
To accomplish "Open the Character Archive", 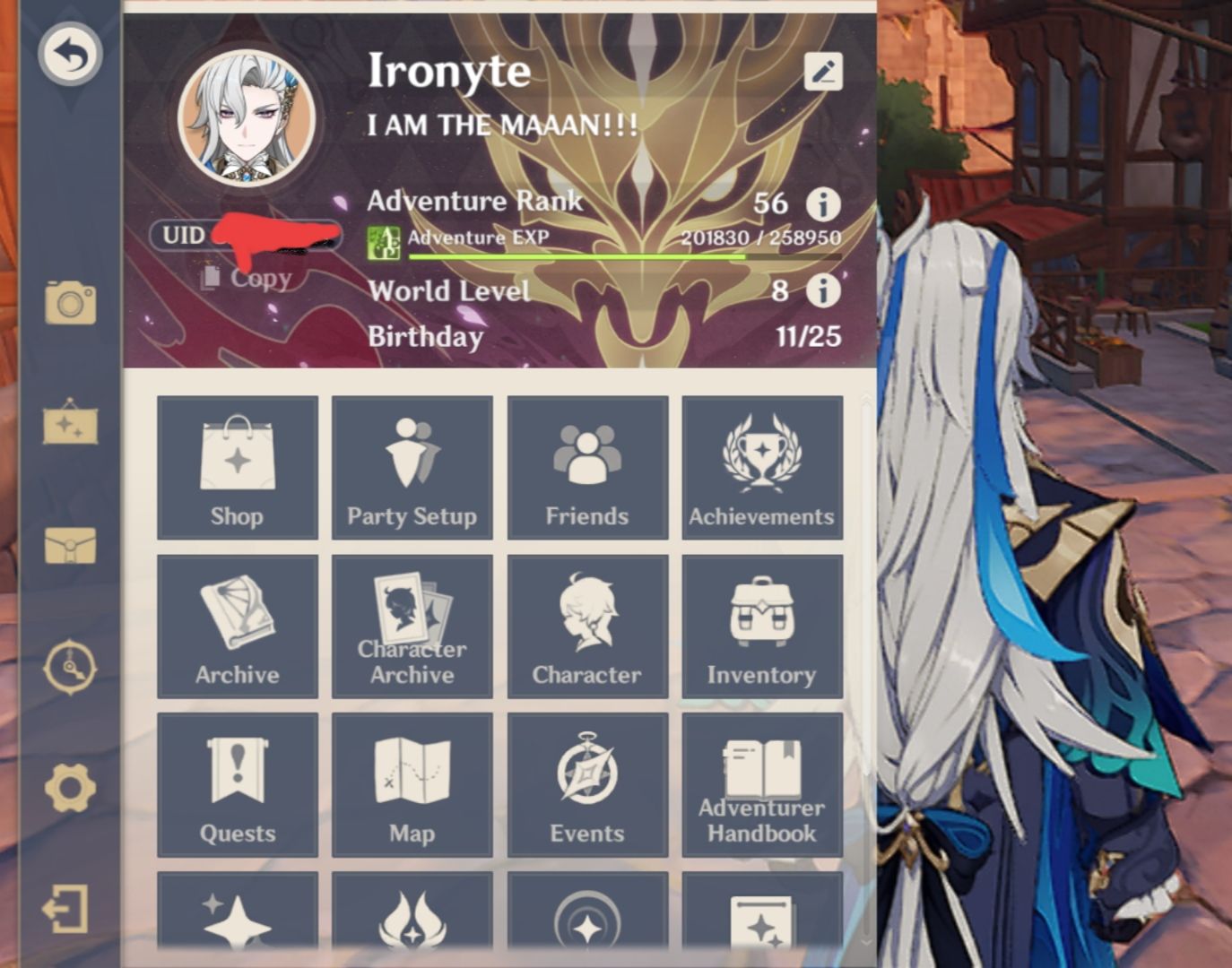I will pos(412,626).
